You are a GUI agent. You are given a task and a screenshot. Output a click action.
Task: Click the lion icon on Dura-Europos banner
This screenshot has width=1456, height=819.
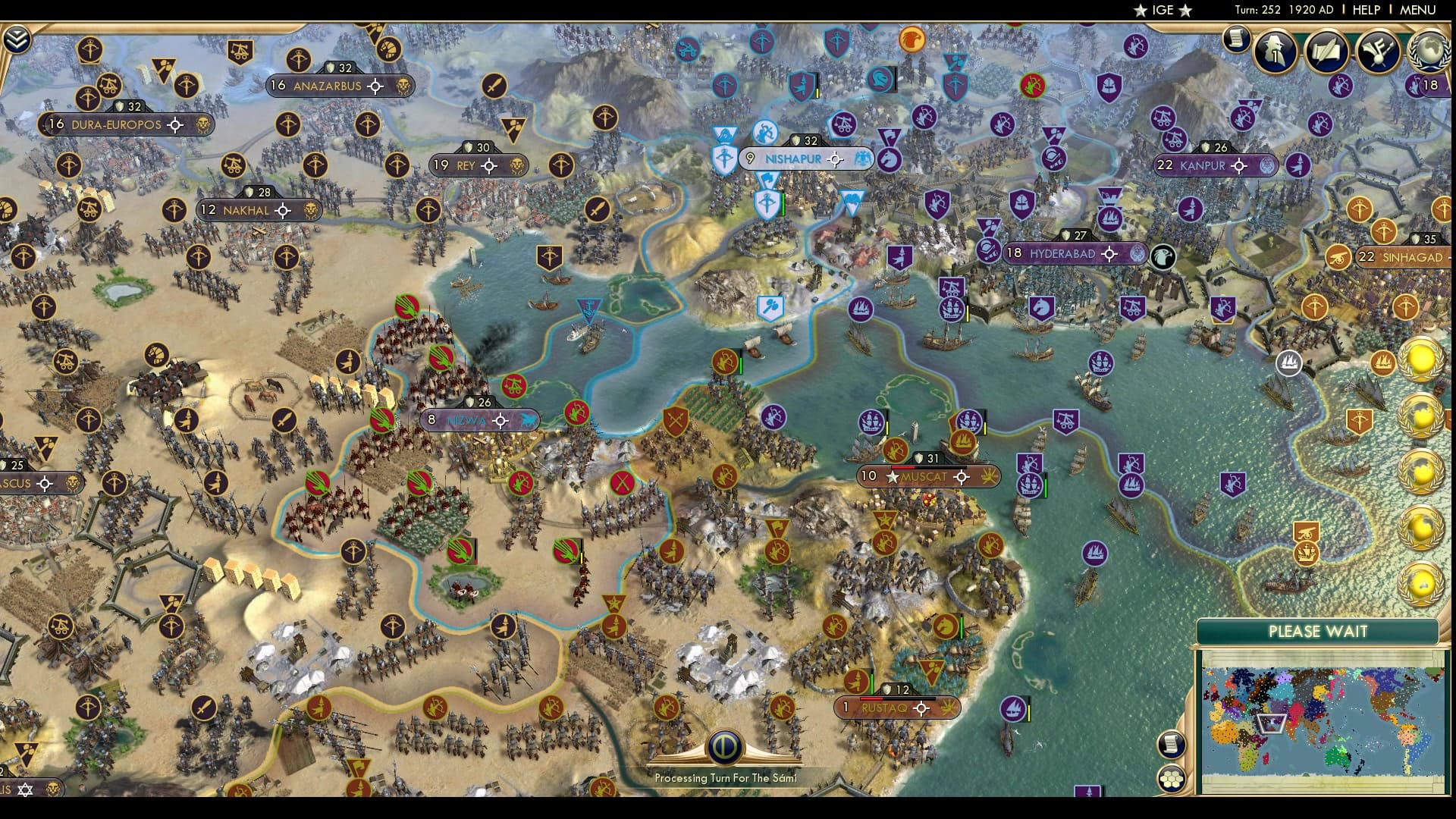click(201, 124)
